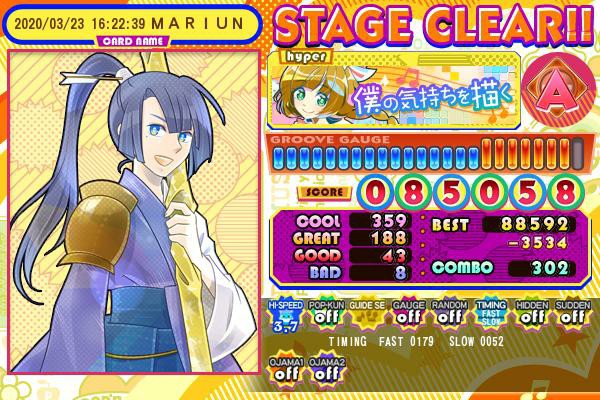Screen dimensions: 600x400
Task: Toggle the POP-KUN option
Action: coord(324,313)
